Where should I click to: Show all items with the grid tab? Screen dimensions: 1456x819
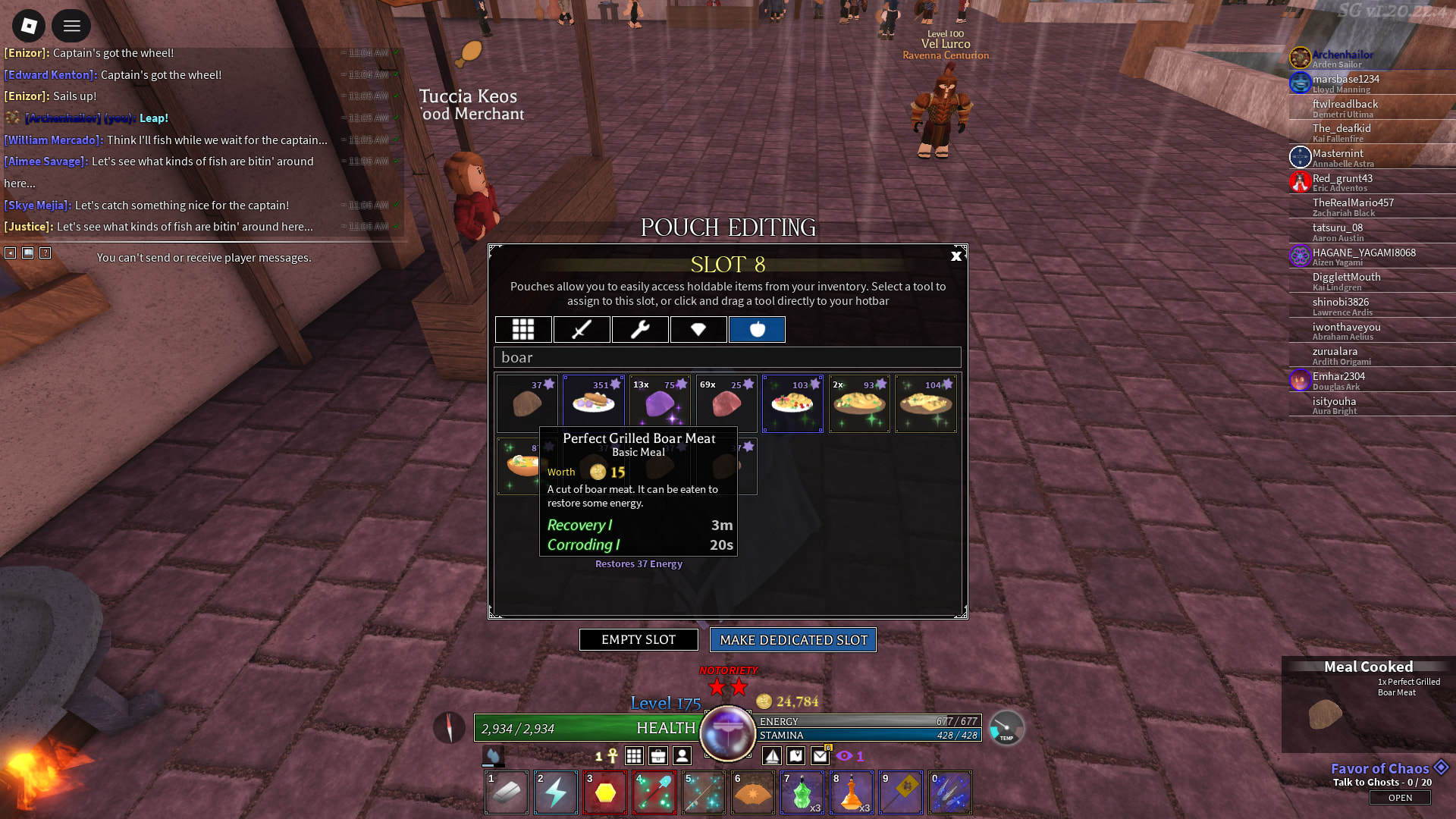(523, 329)
